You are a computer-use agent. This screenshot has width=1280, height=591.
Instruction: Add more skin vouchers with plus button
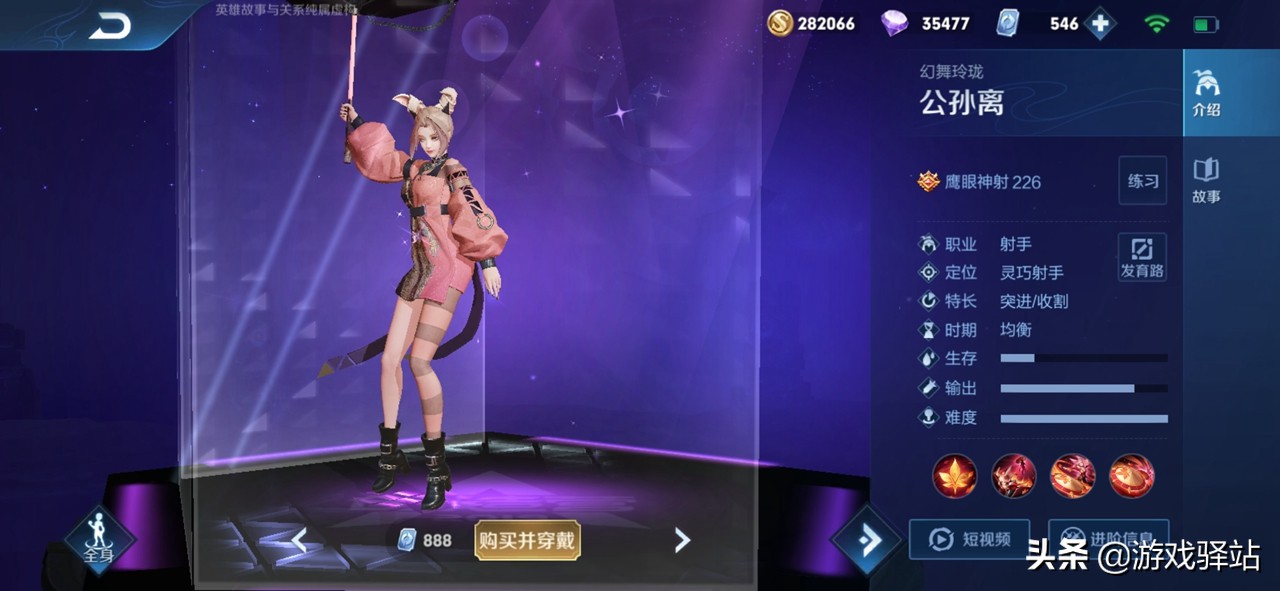[x=1099, y=24]
